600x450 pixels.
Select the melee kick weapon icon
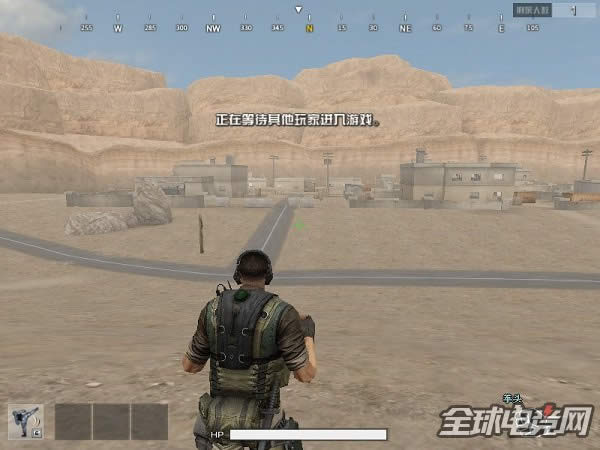pos(25,421)
